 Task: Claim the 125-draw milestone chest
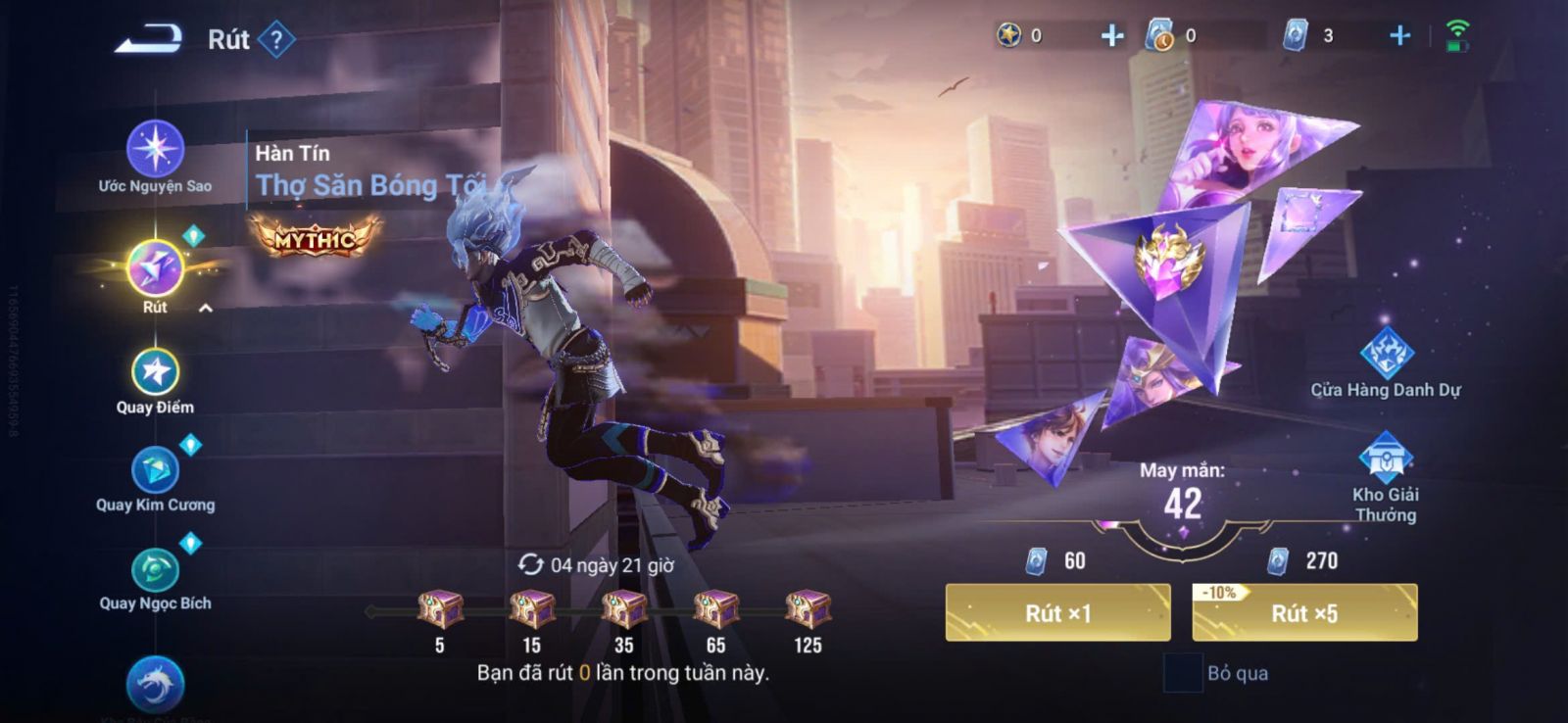point(808,609)
